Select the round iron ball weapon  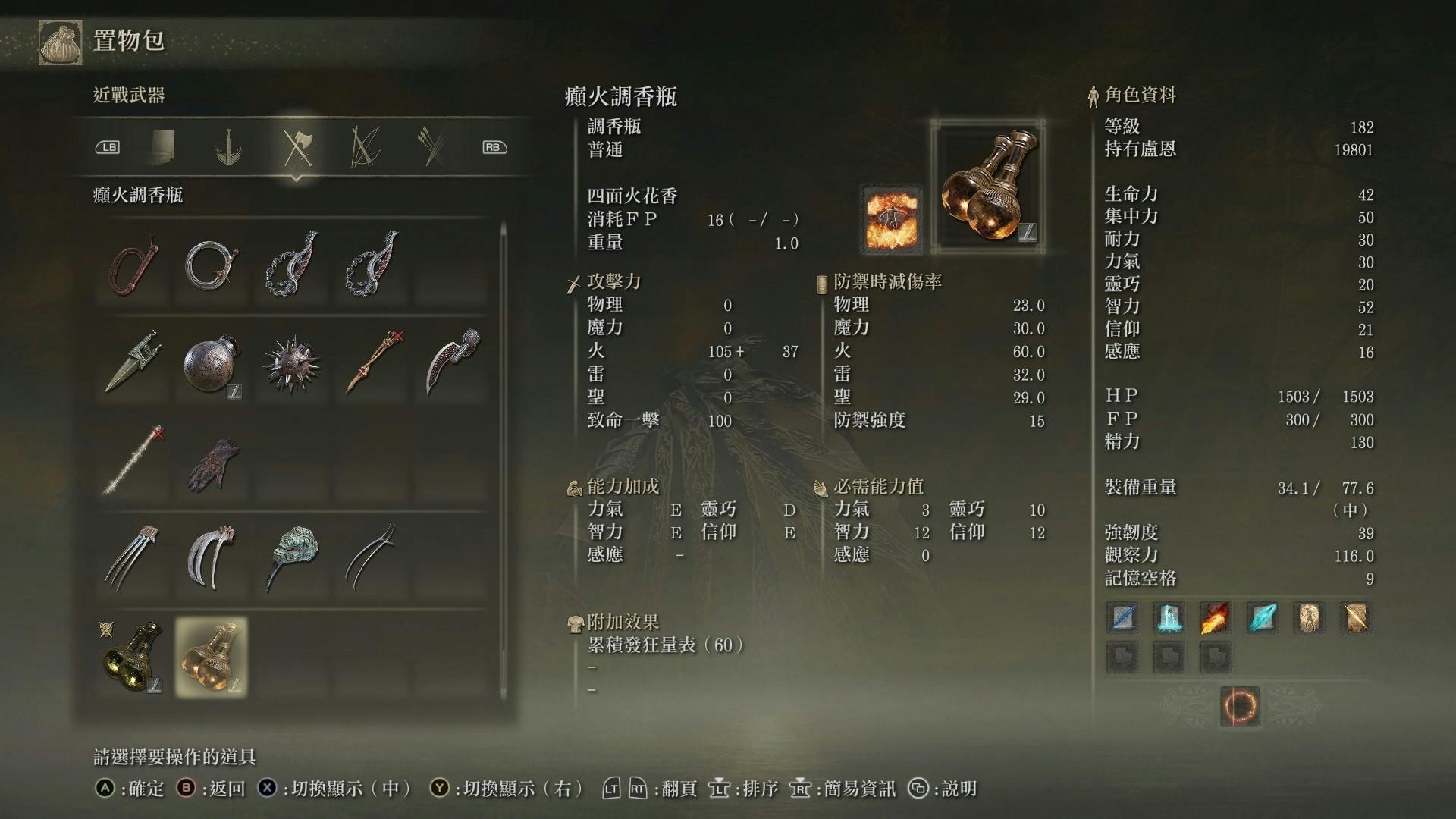(212, 364)
